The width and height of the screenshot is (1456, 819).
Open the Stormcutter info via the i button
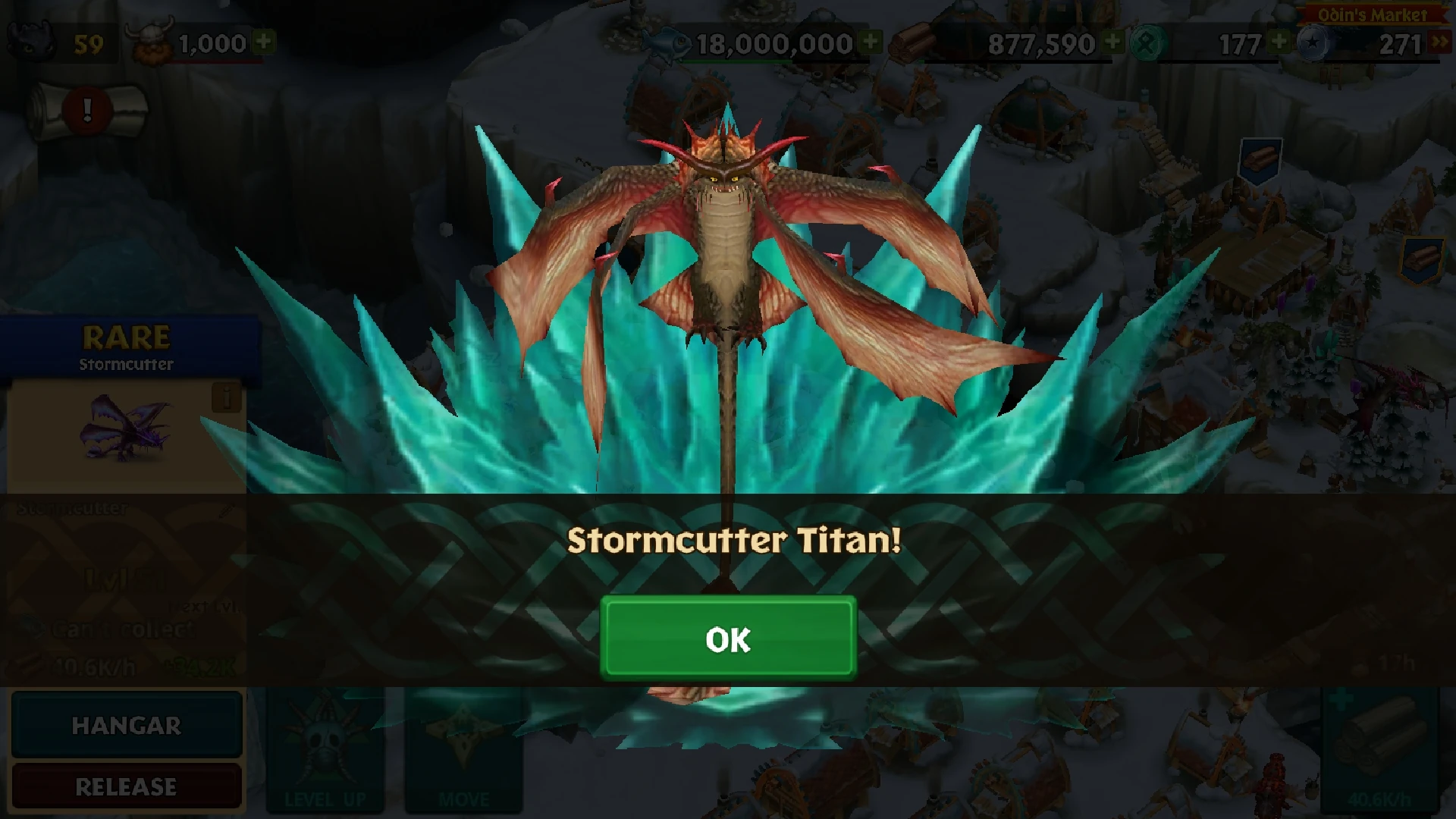click(227, 398)
